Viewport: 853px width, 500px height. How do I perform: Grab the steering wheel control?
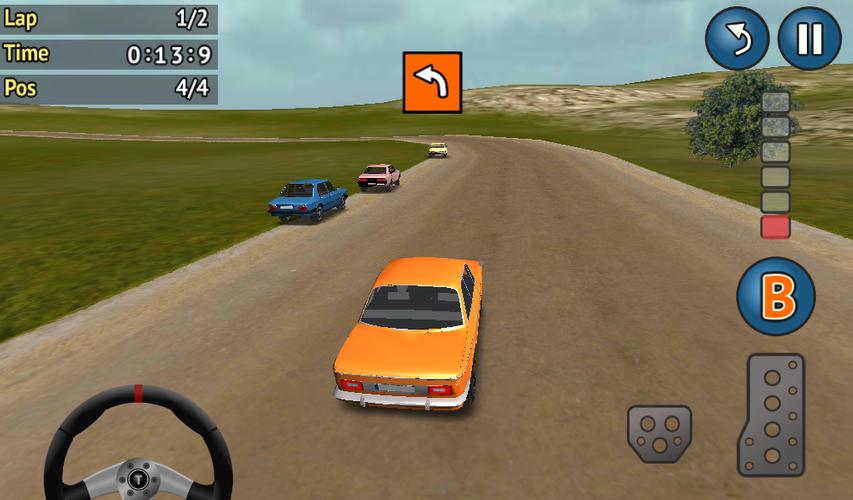tap(138, 447)
